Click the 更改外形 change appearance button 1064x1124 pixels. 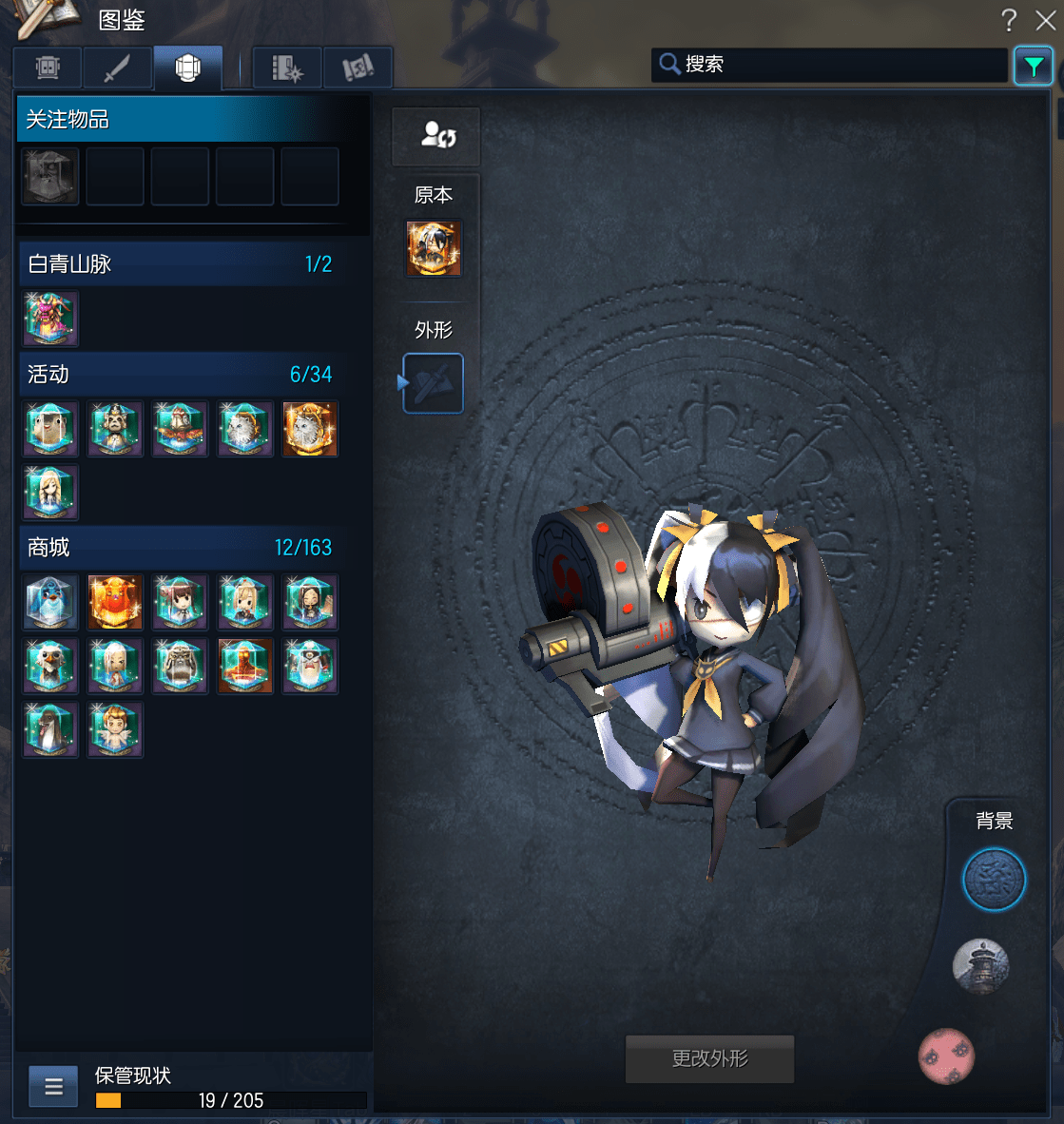[x=709, y=1058]
